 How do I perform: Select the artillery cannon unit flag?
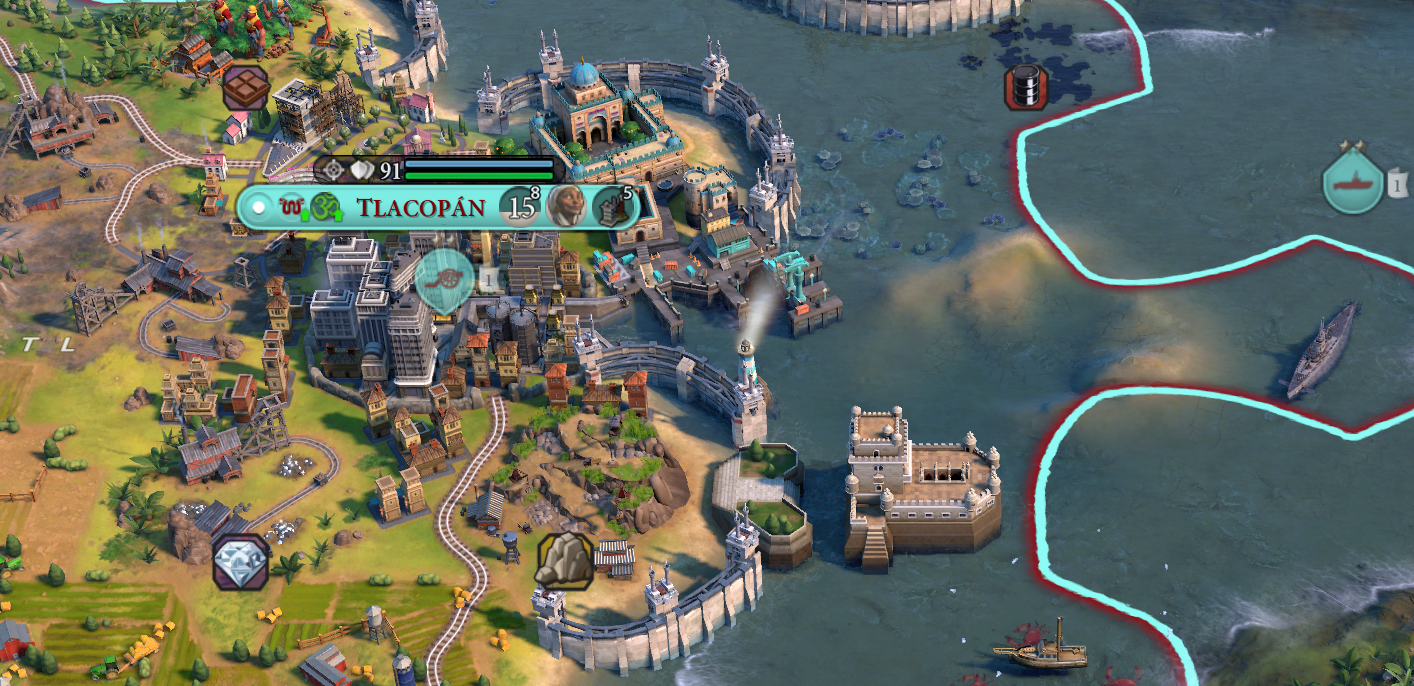[x=444, y=279]
